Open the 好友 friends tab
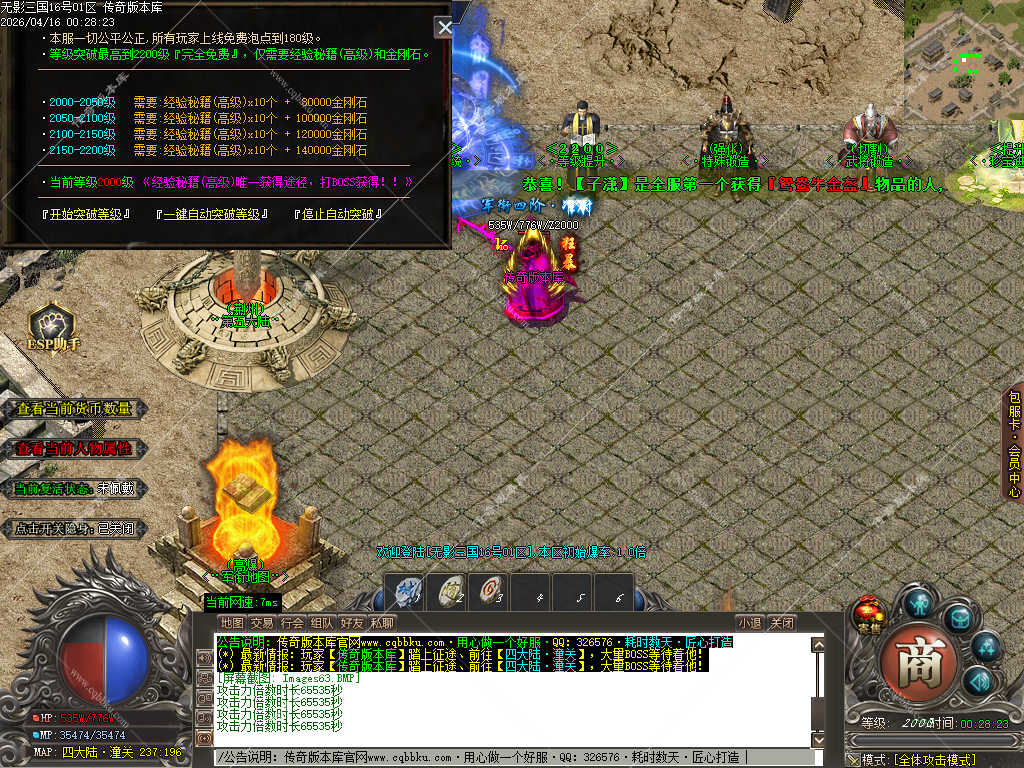The height and width of the screenshot is (768, 1024). (x=352, y=623)
